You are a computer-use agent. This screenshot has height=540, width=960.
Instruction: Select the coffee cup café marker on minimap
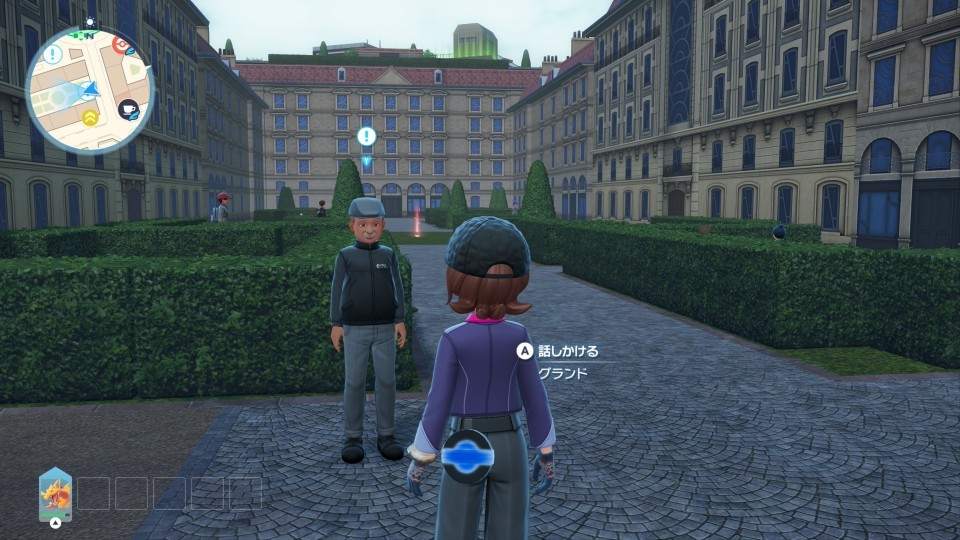[x=128, y=110]
